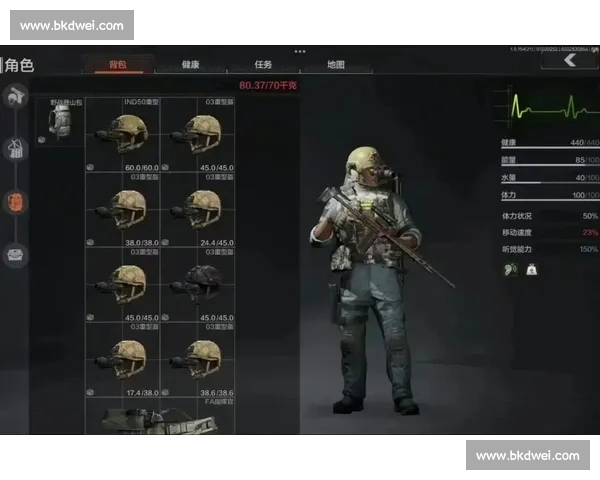Open the 地图 map tab
600x480 pixels.
tap(336, 65)
